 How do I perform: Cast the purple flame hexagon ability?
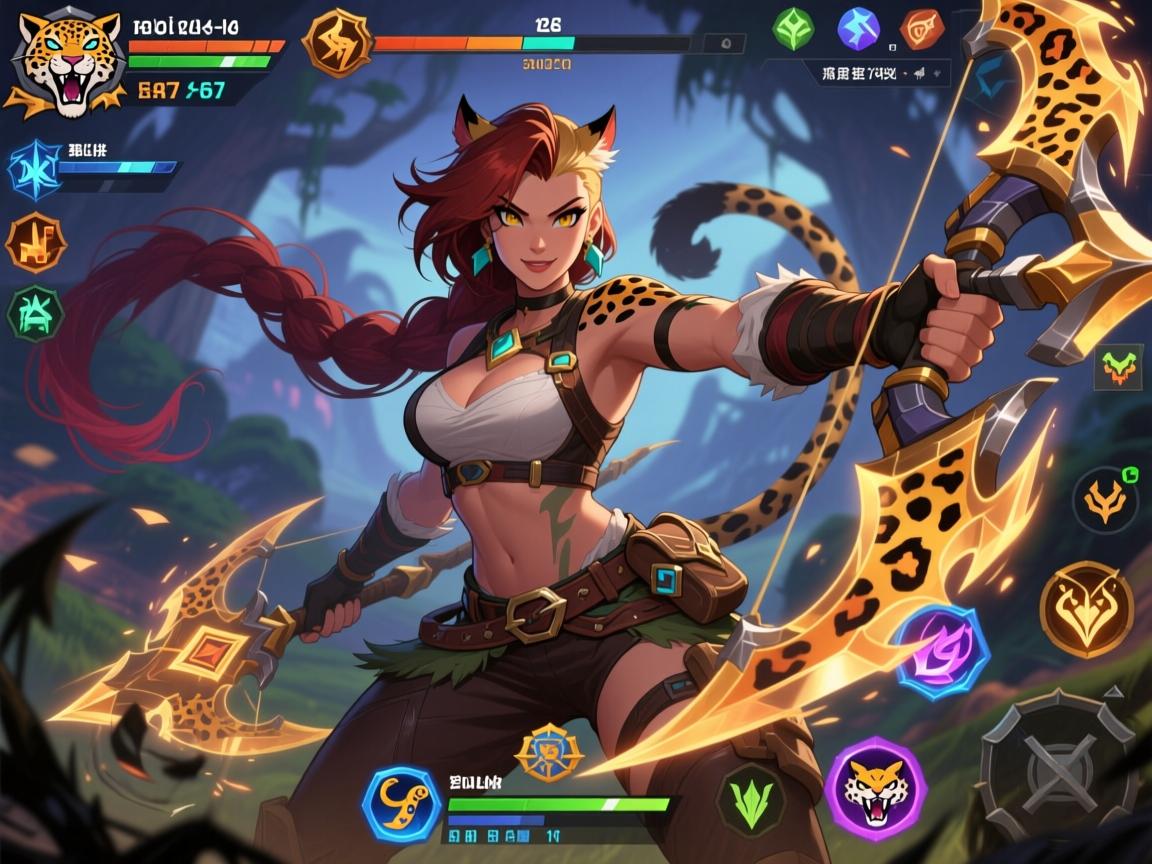942,652
